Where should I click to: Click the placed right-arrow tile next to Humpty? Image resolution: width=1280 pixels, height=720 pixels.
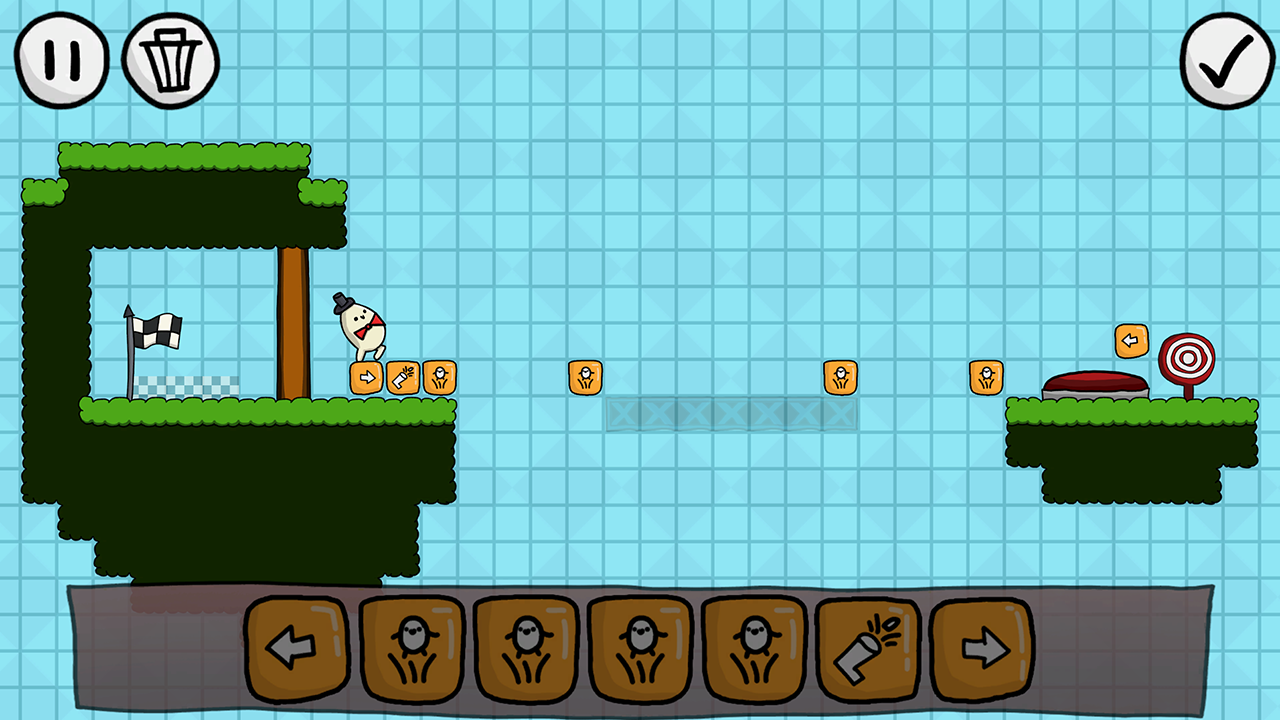pyautogui.click(x=369, y=377)
